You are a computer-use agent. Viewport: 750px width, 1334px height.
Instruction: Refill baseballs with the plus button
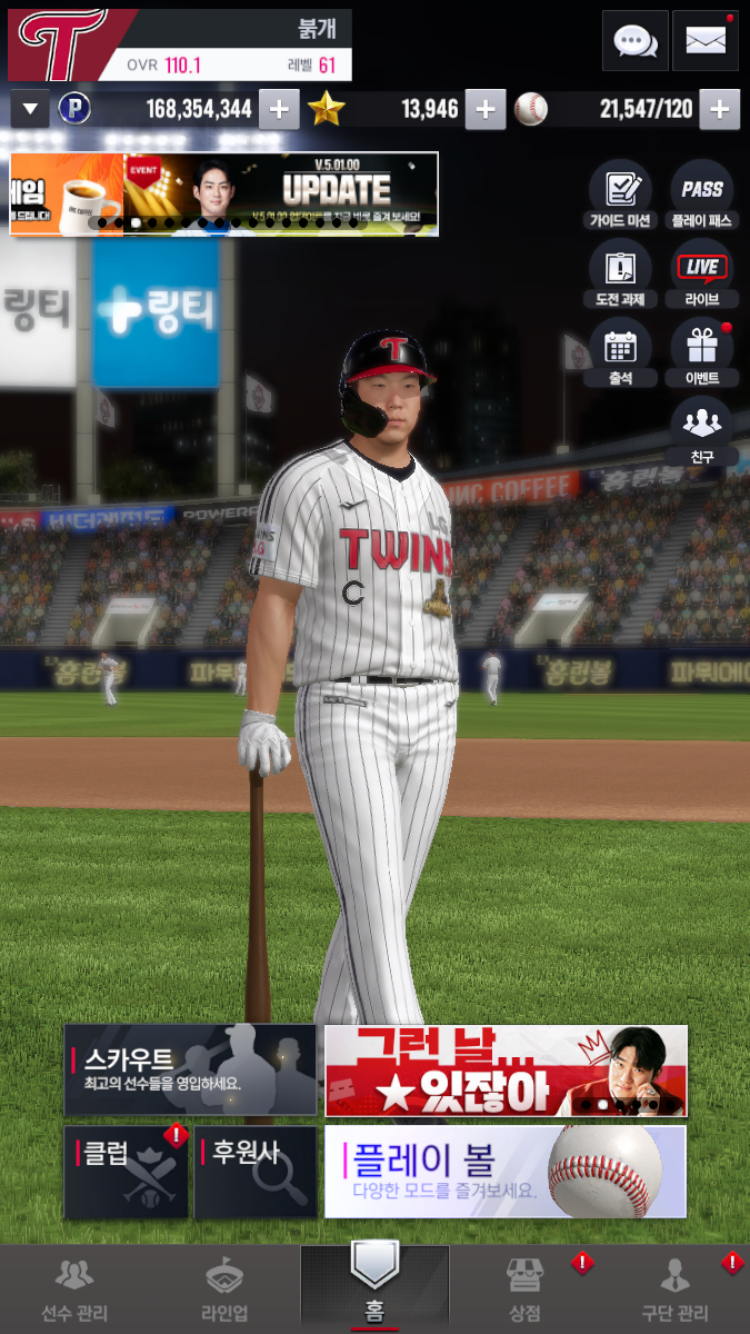pos(719,110)
